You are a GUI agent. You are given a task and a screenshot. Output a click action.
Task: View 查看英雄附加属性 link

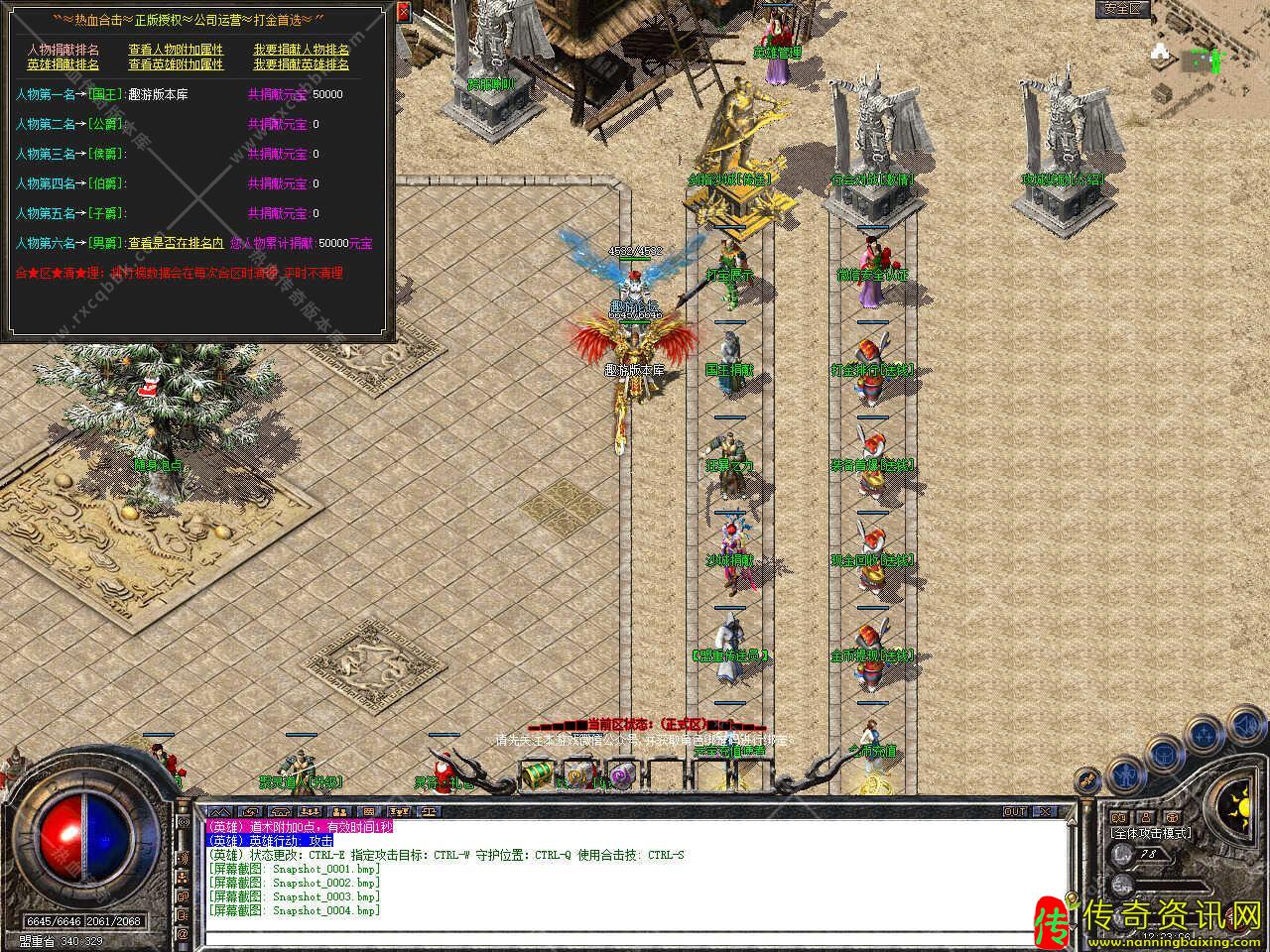pos(176,64)
